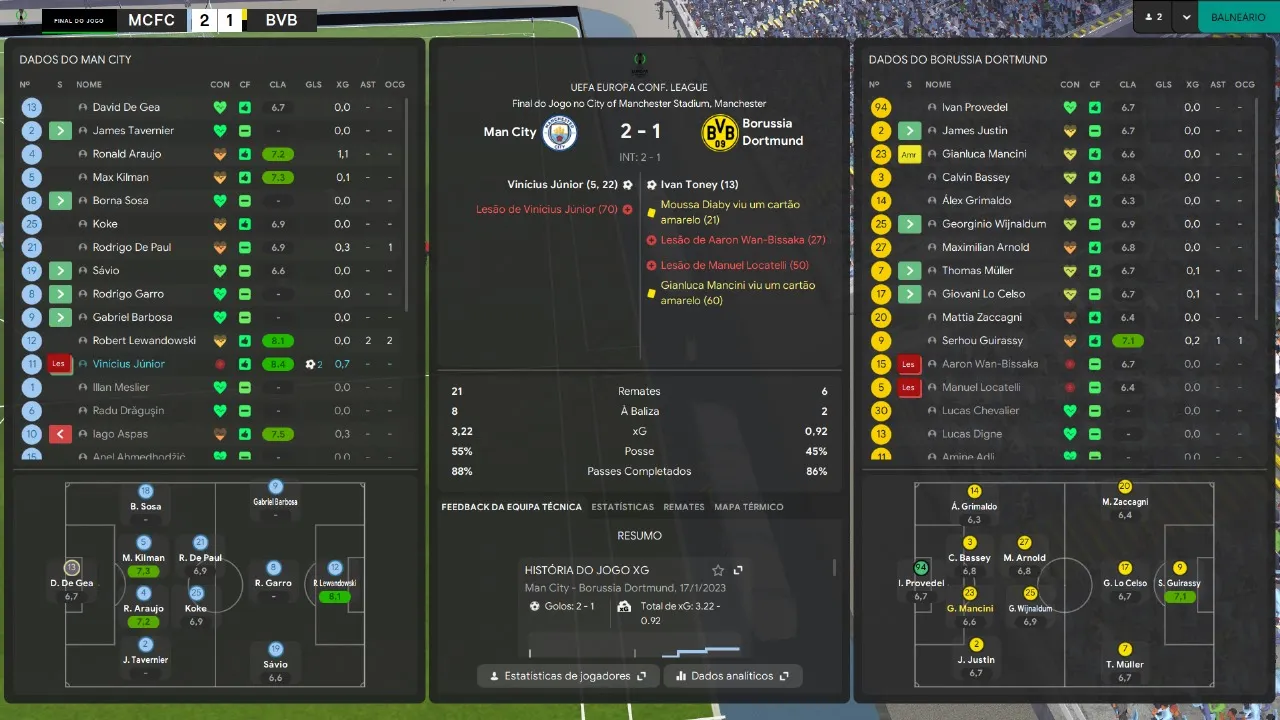The width and height of the screenshot is (1280, 720).
Task: Favorite the História do Jogo xG star
Action: [x=717, y=570]
